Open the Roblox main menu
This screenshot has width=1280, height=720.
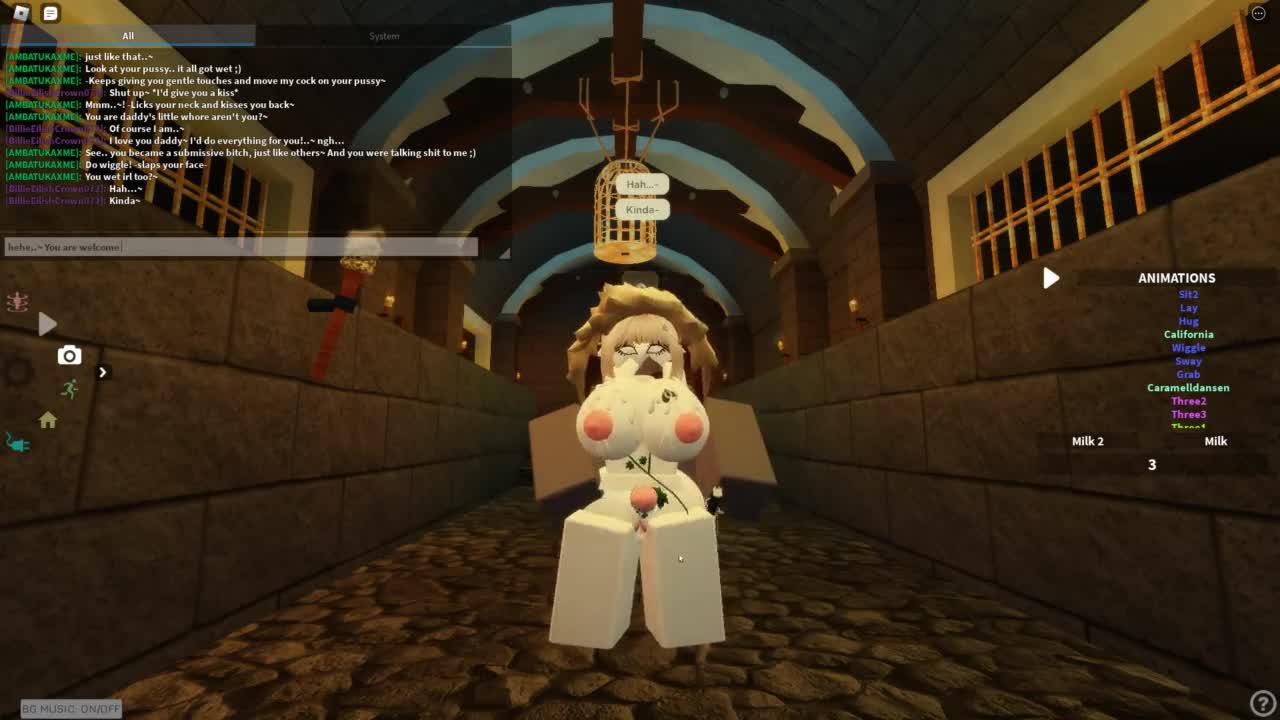click(x=21, y=13)
